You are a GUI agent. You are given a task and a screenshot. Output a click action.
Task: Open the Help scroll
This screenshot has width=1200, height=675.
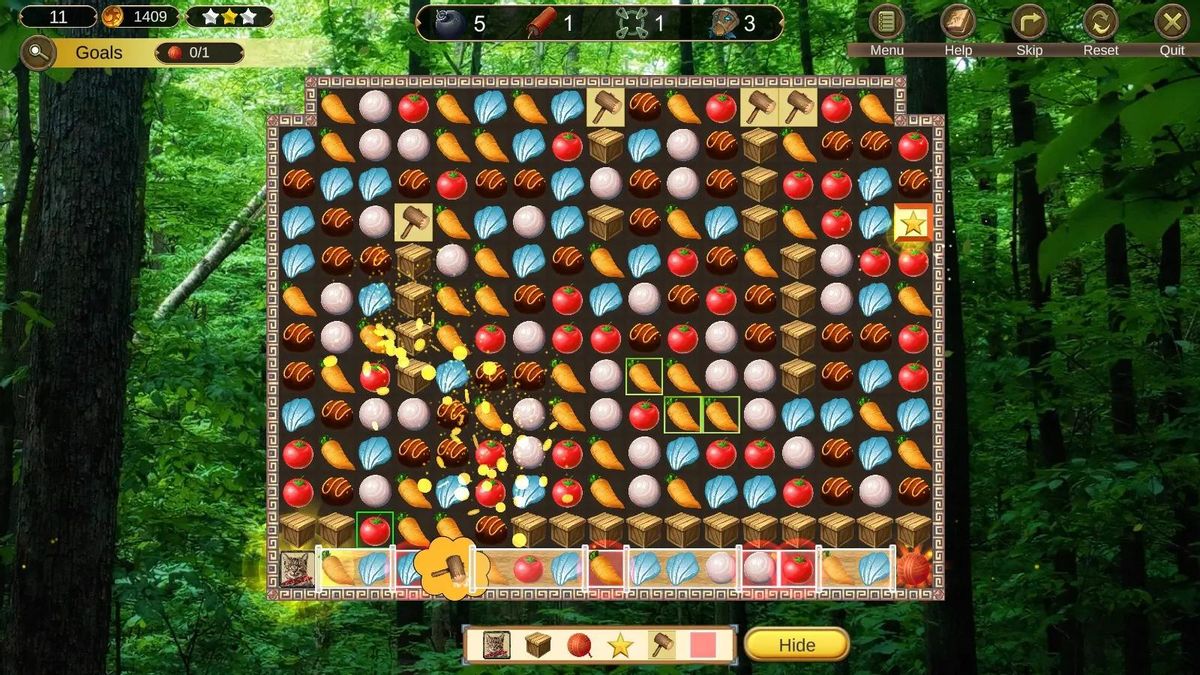958,22
